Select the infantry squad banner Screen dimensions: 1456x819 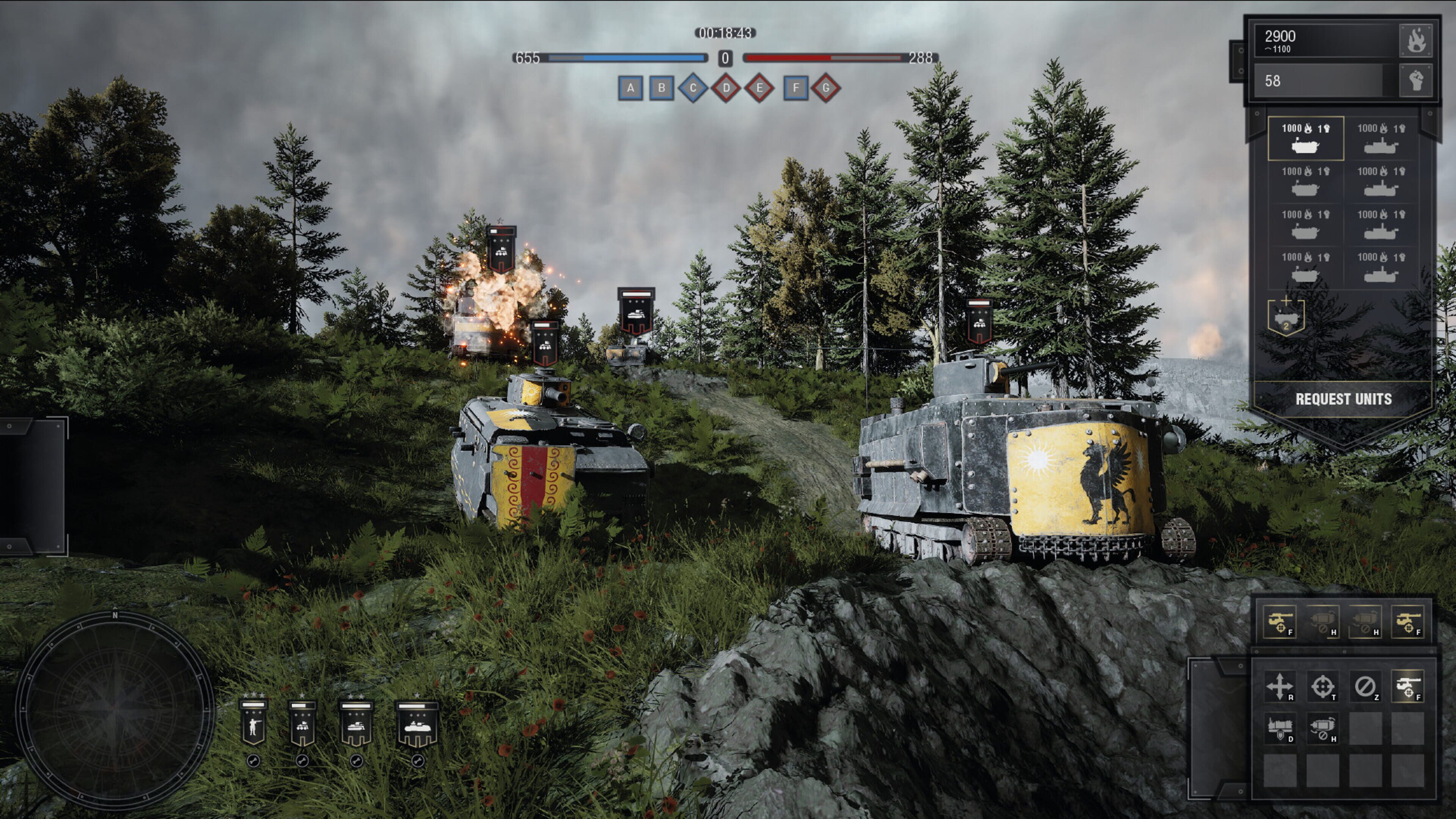tap(254, 723)
